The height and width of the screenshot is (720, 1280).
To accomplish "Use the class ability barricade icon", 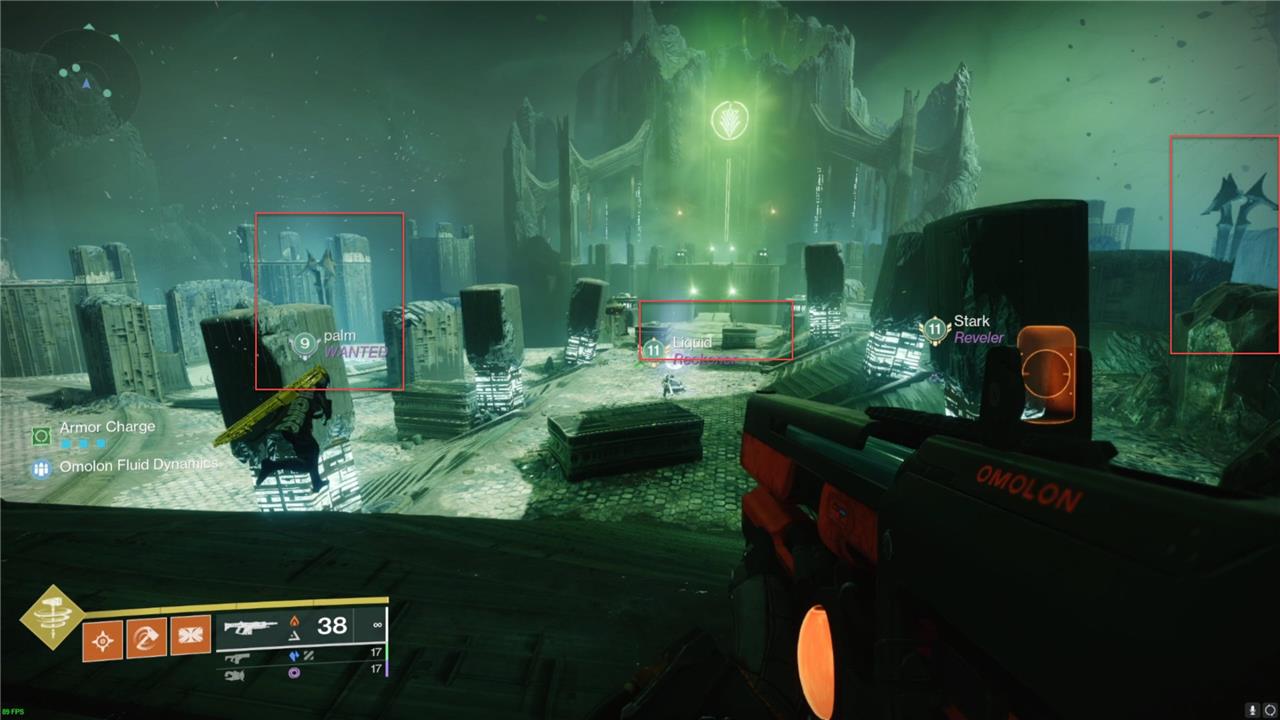I will point(190,635).
